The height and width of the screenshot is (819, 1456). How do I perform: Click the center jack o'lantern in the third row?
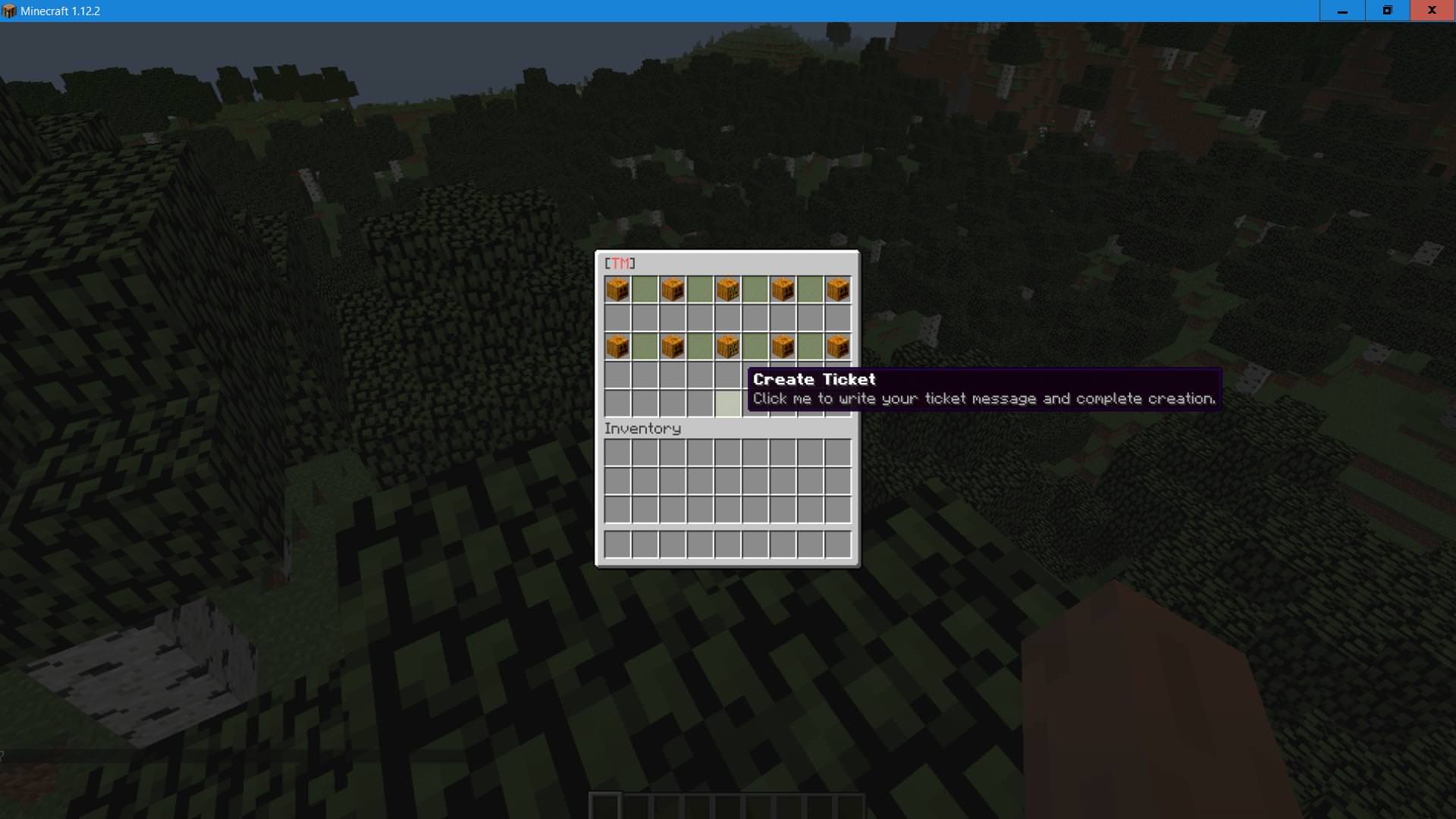[728, 346]
